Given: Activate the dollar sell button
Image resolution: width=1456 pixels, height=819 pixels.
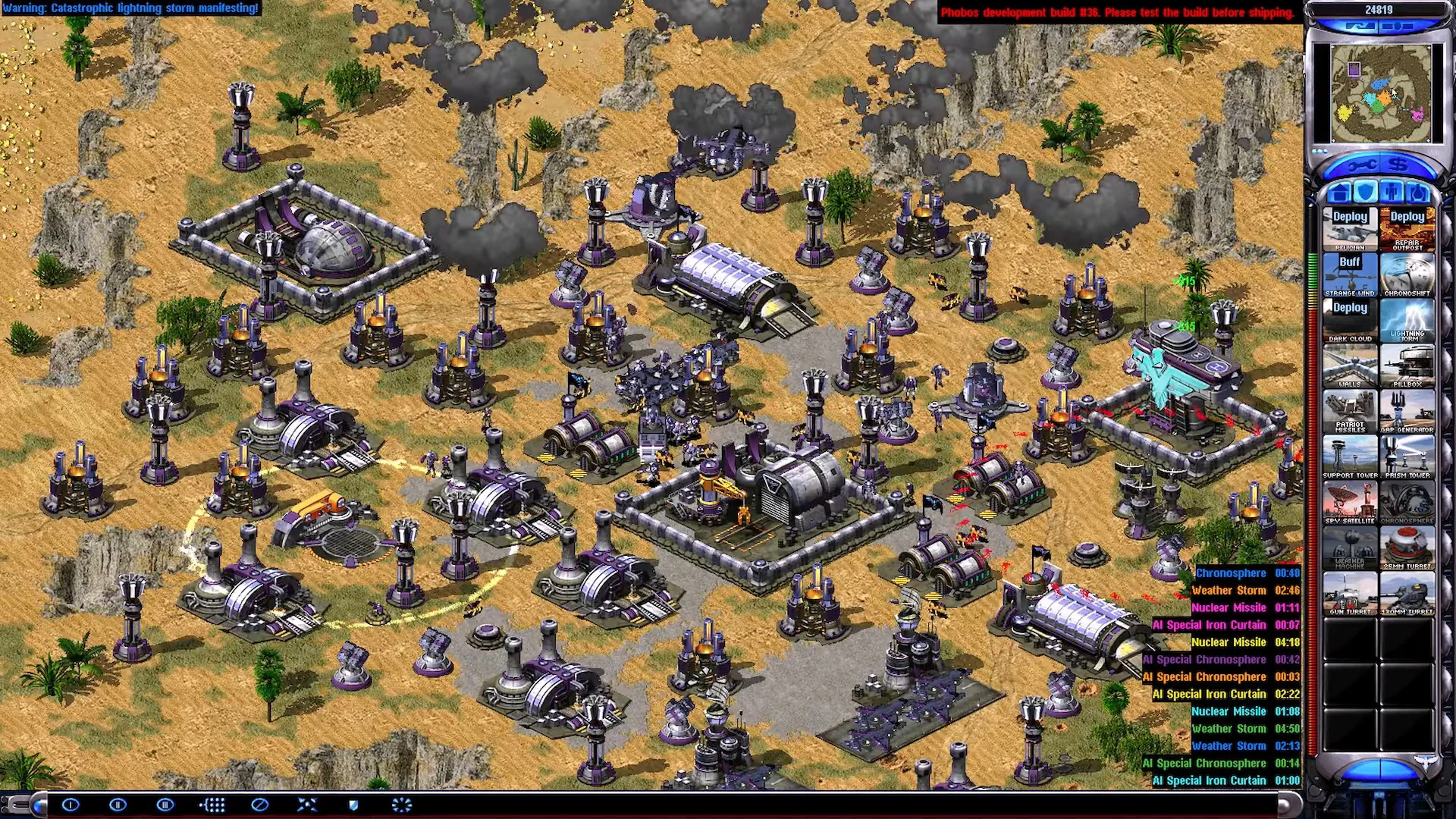Looking at the screenshot, I should [1399, 165].
